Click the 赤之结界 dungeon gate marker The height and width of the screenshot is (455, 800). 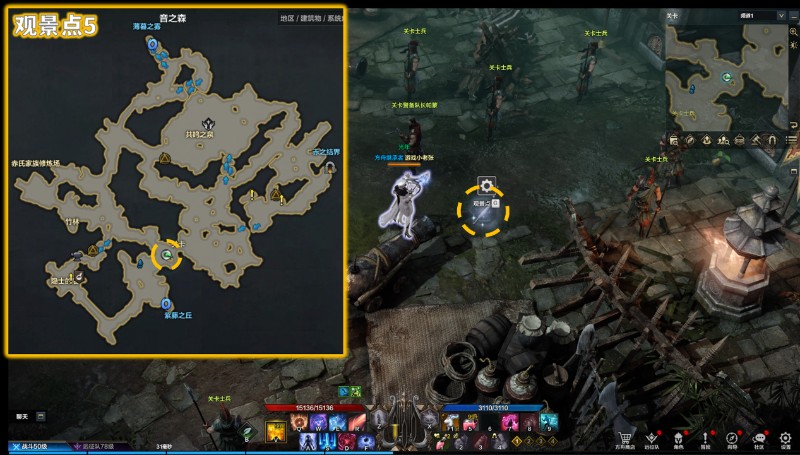pos(330,168)
